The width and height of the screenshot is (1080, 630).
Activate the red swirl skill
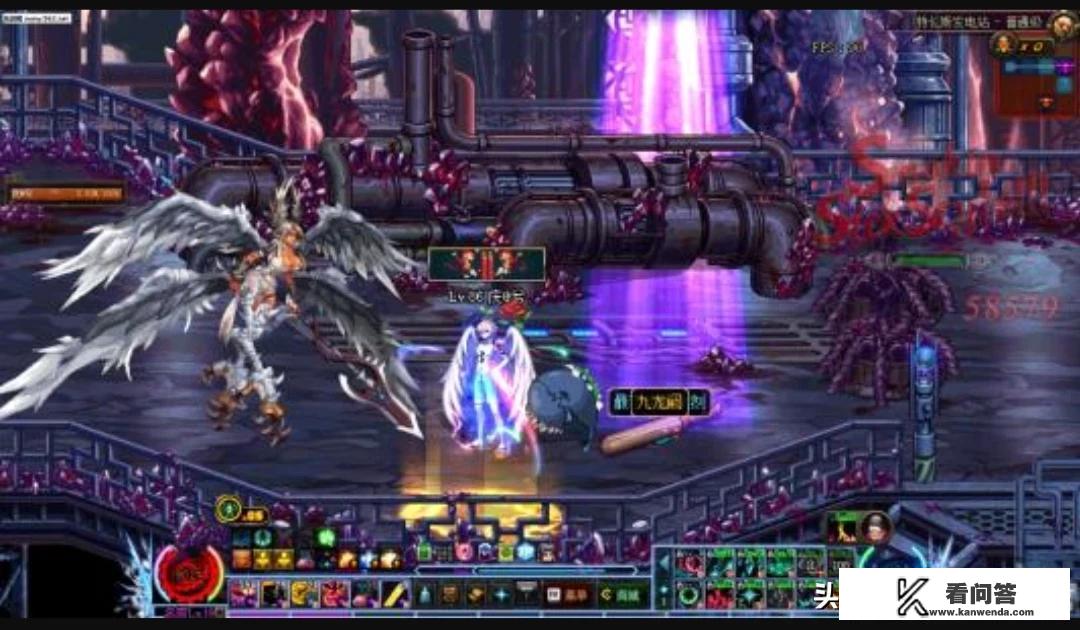pos(688,563)
